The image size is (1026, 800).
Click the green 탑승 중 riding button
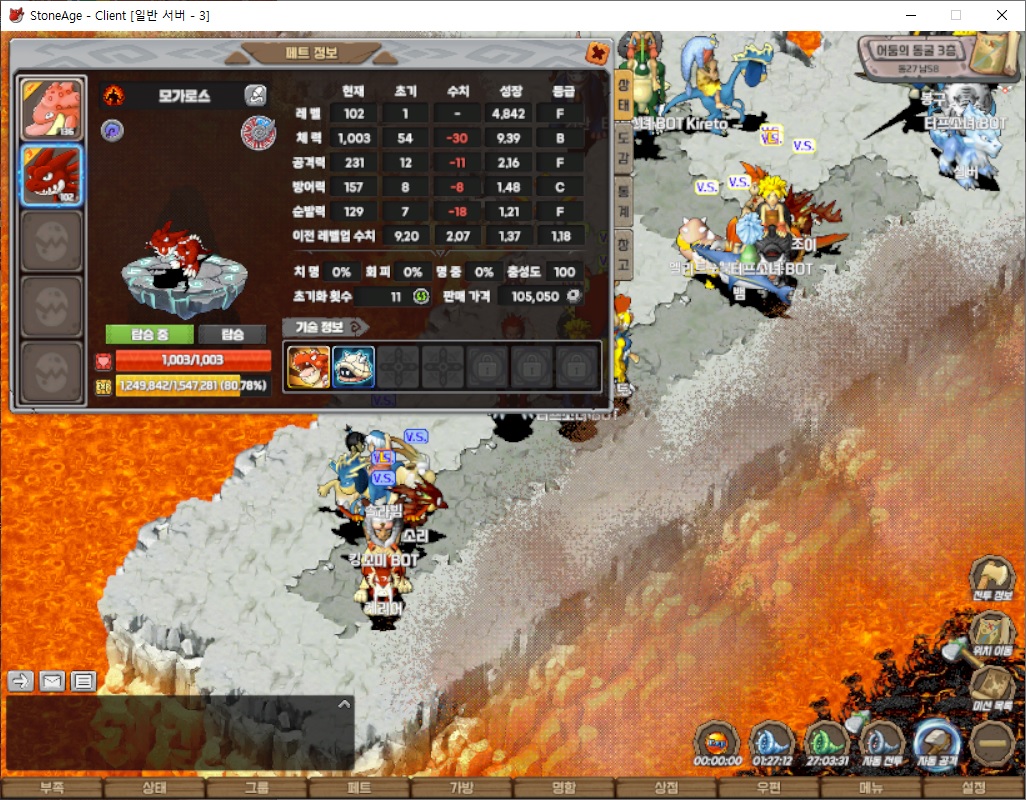(x=149, y=334)
